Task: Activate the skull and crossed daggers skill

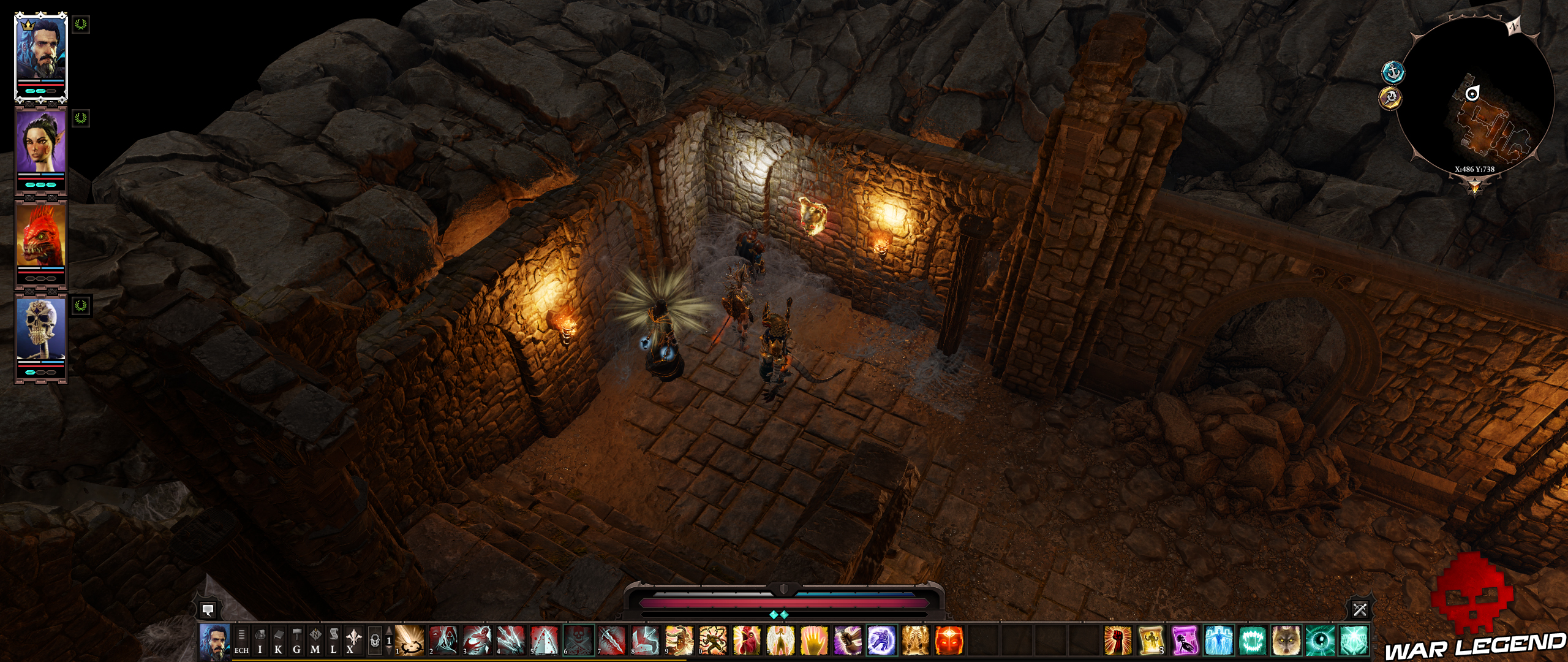Action: [x=579, y=641]
